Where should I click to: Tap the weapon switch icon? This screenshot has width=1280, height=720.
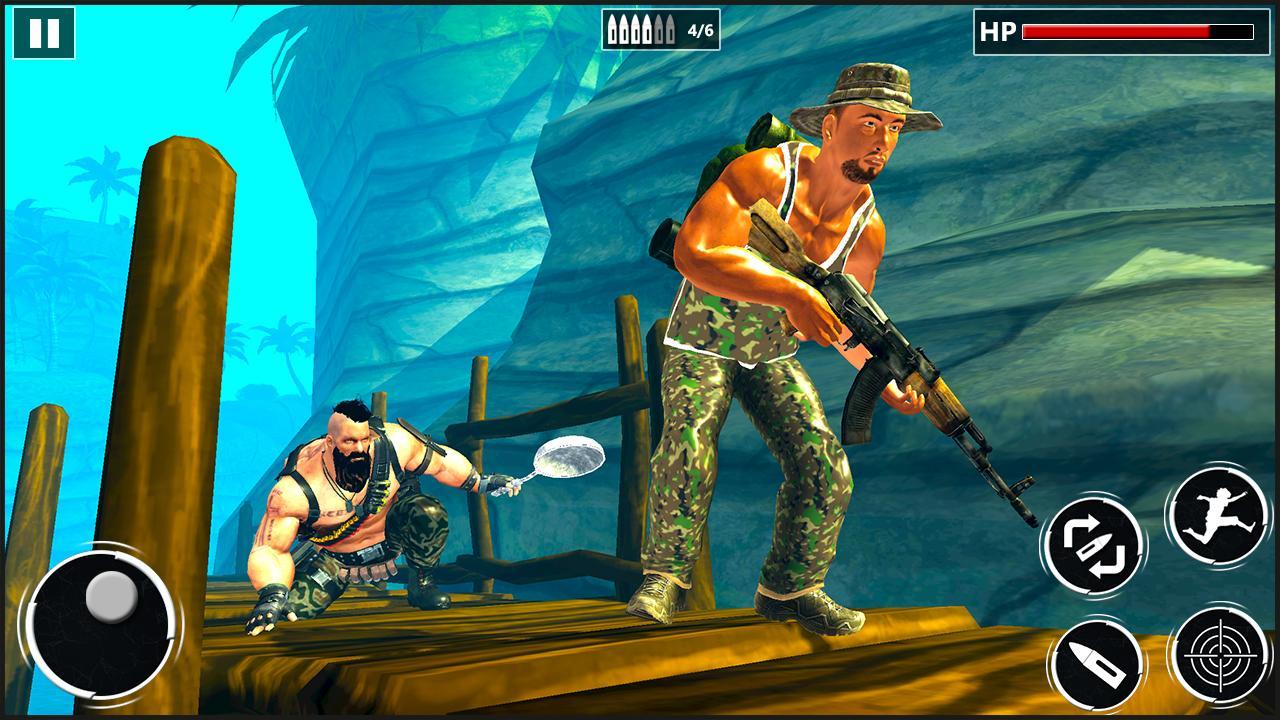point(1095,548)
